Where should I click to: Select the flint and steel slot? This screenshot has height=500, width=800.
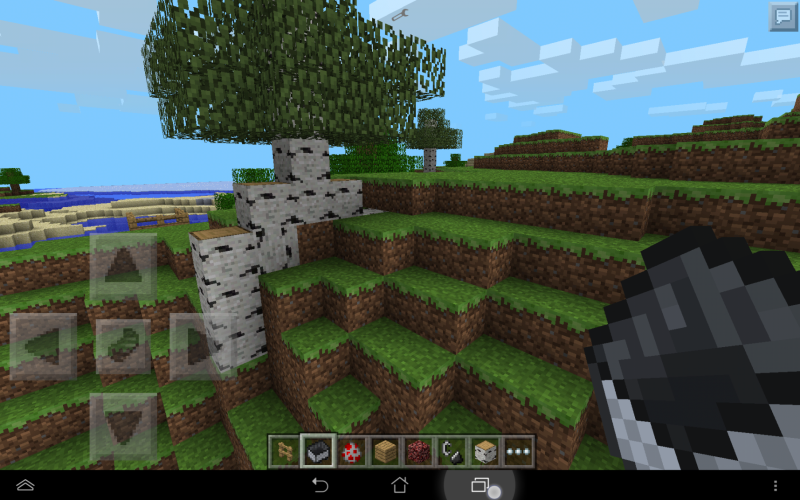click(450, 450)
